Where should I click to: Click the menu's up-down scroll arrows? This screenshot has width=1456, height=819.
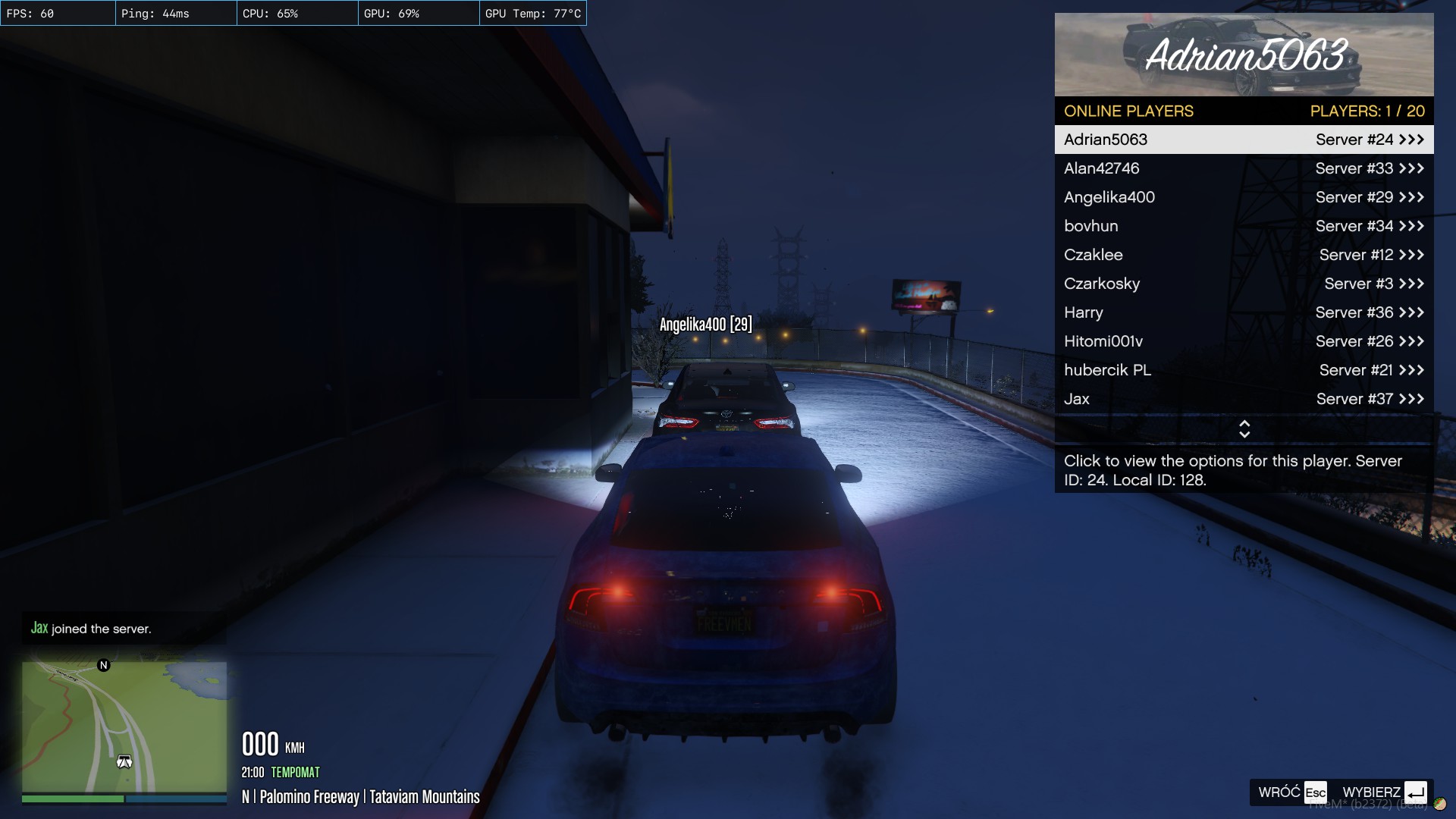1244,429
